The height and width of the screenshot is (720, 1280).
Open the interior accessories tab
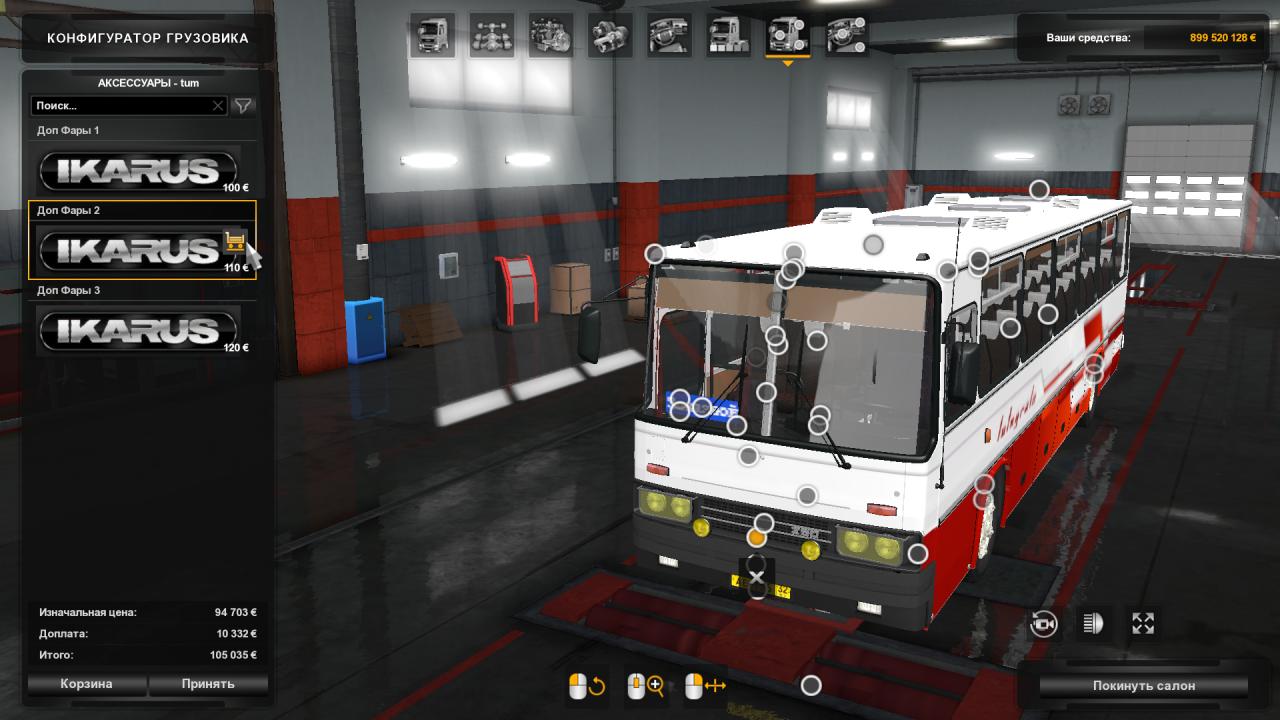846,35
